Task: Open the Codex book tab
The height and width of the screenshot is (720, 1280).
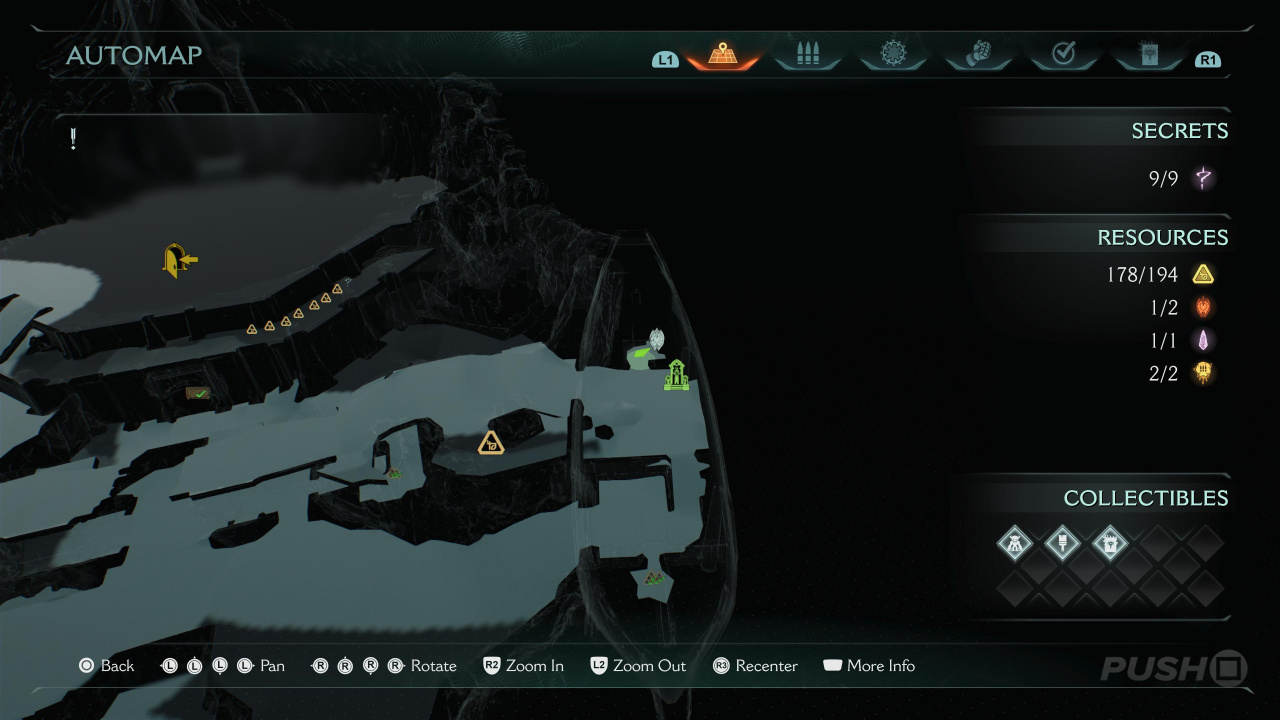Action: tap(1148, 55)
